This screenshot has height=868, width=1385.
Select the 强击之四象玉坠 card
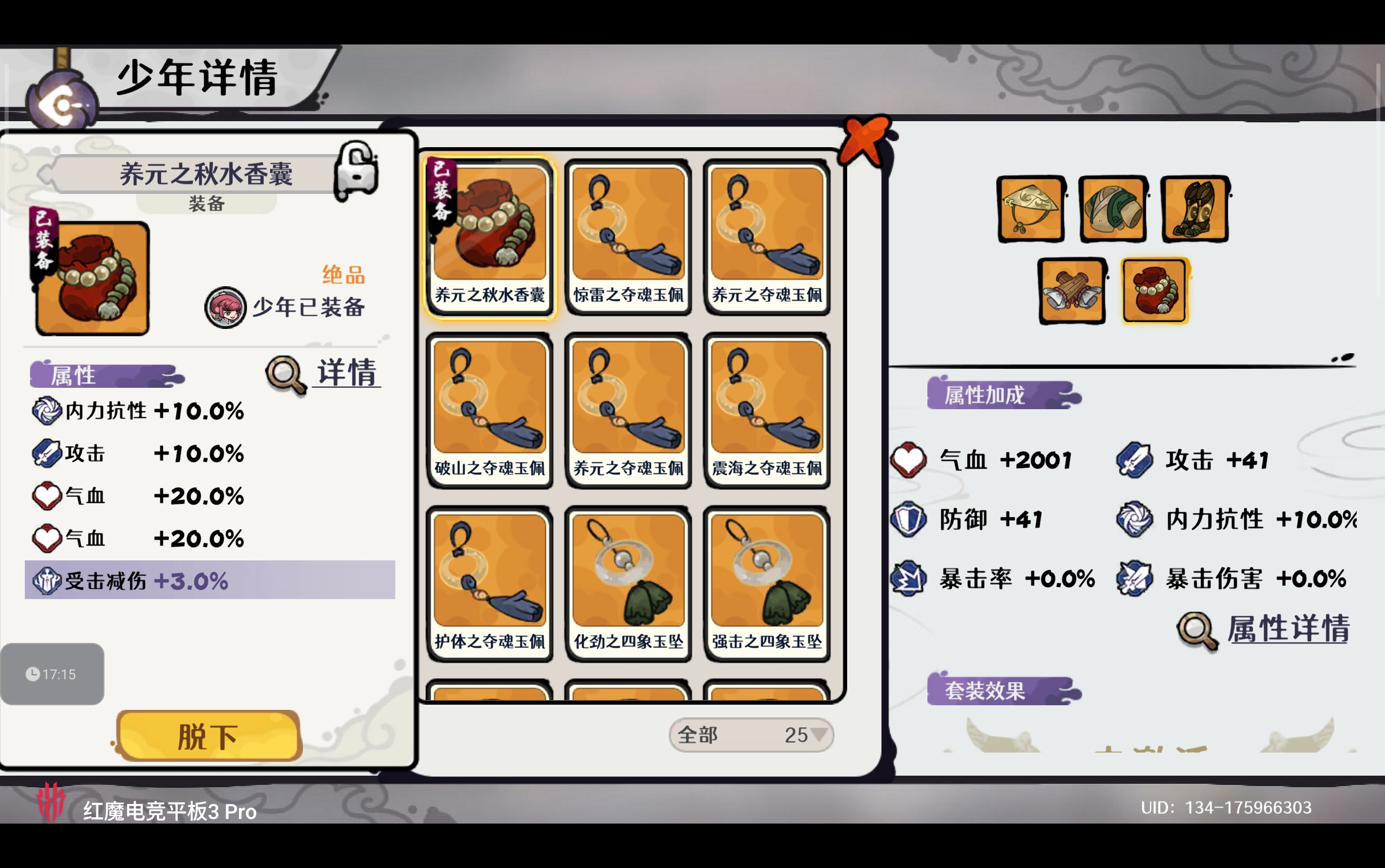click(766, 583)
